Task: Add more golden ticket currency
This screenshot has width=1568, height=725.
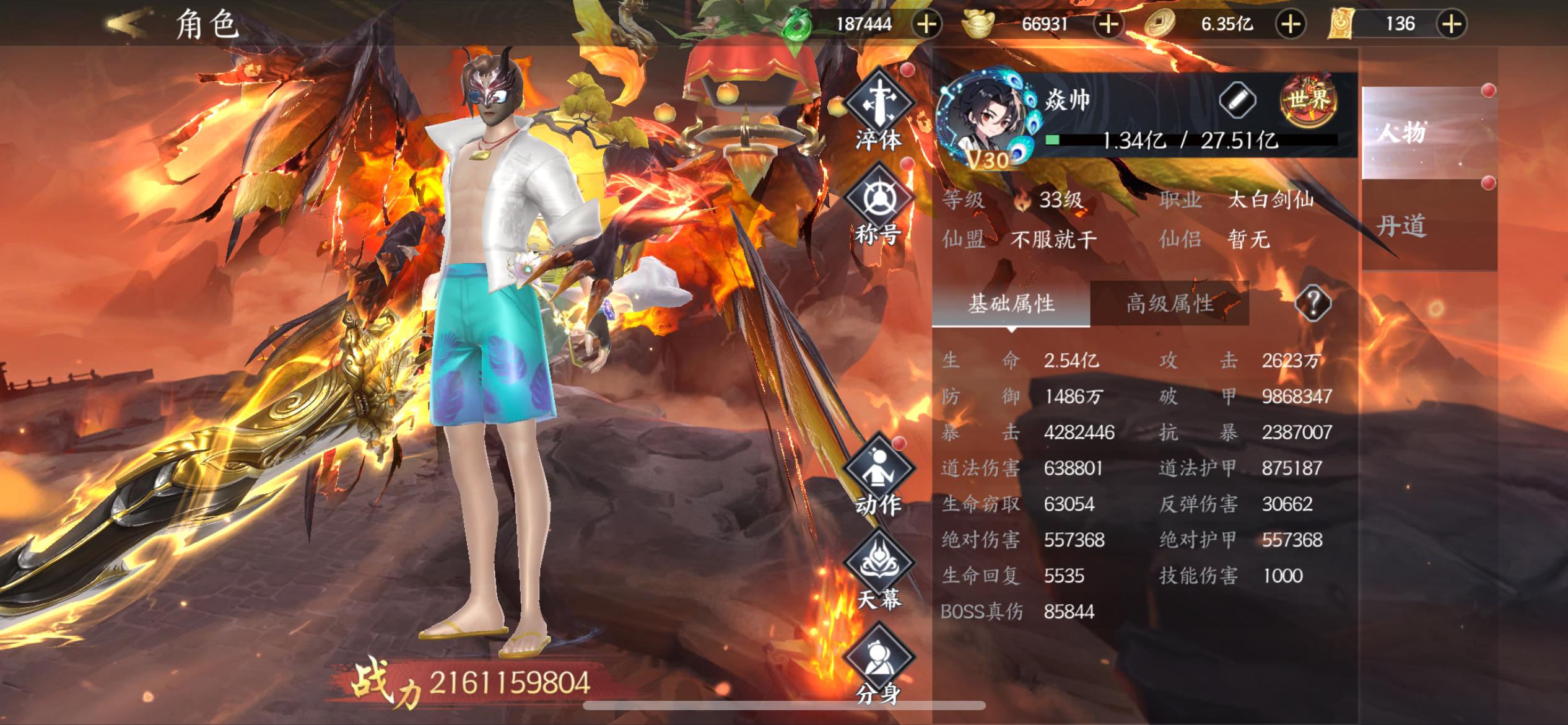Action: 1452,24
